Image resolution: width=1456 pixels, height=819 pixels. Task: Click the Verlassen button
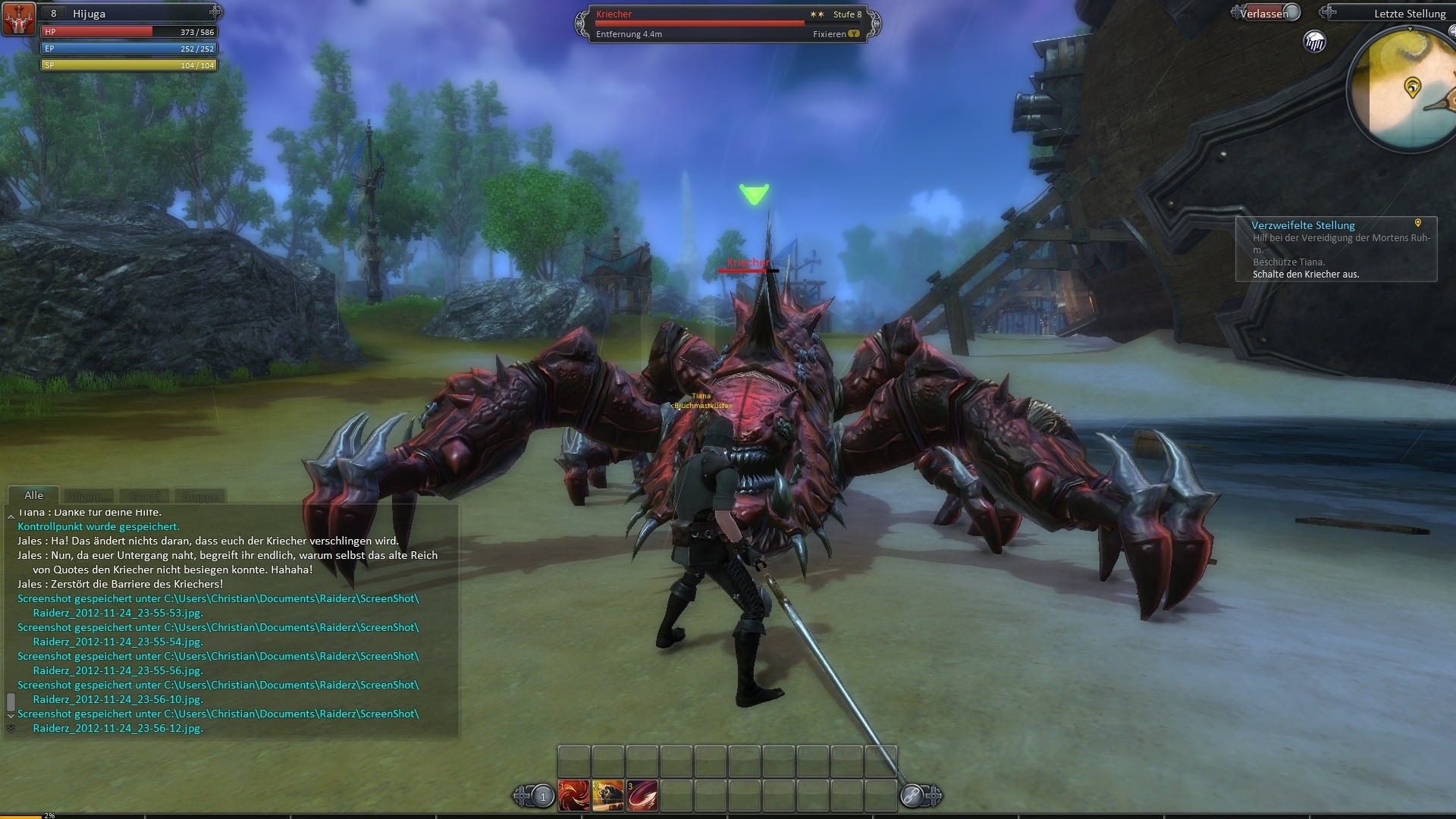tap(1264, 13)
